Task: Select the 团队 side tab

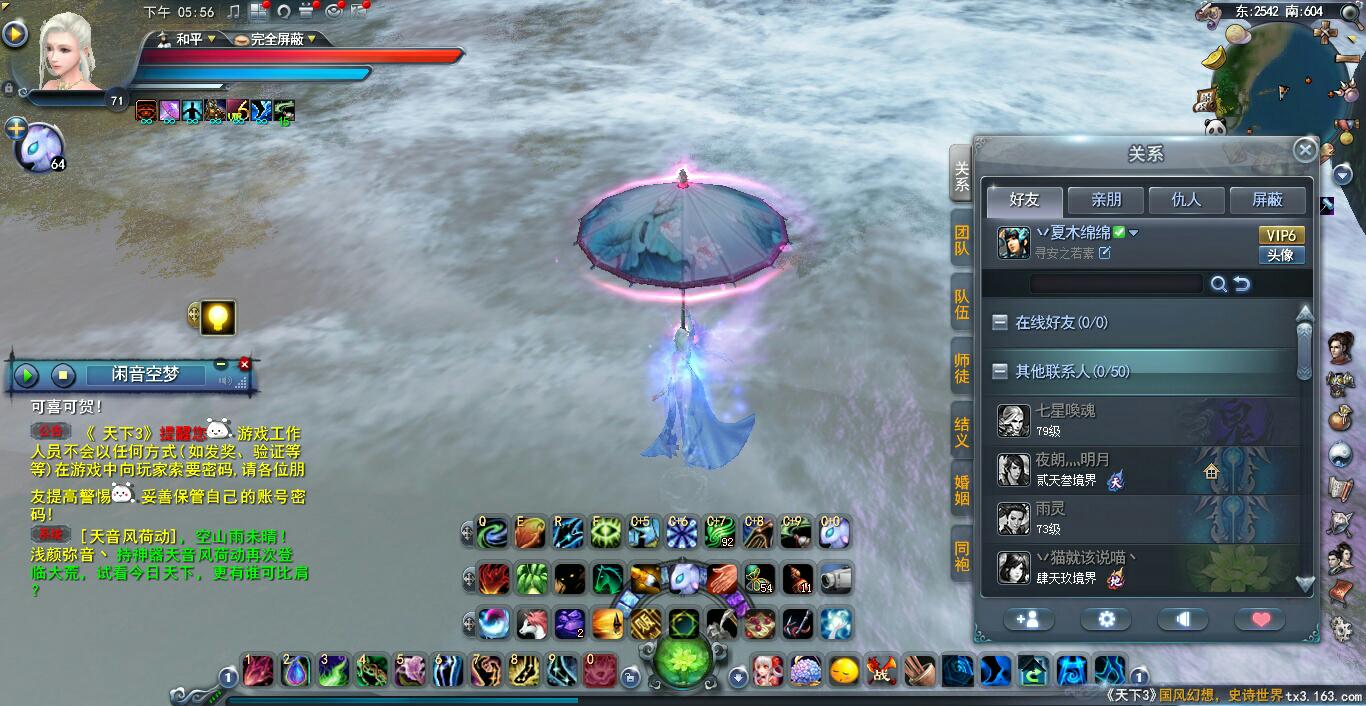Action: point(961,240)
